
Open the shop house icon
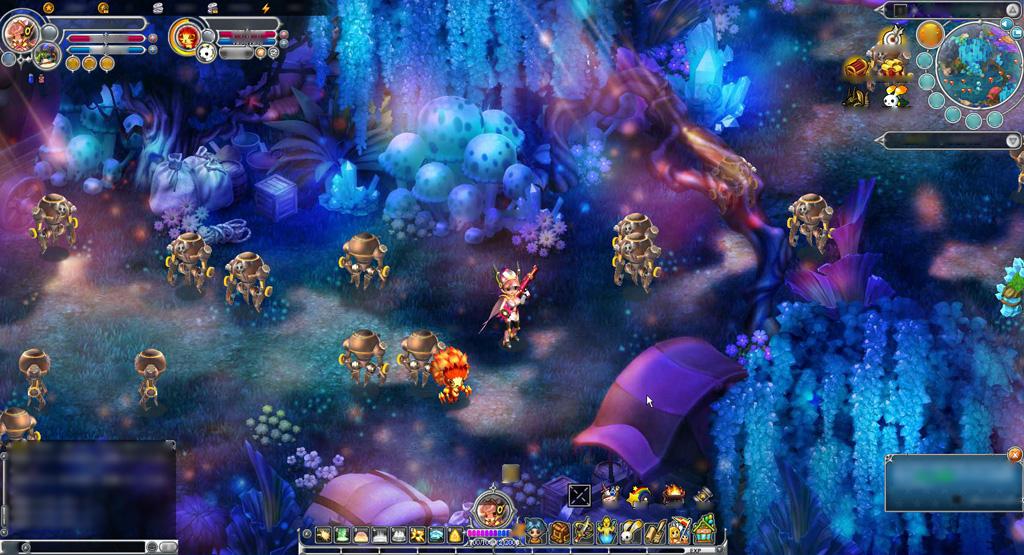click(705, 528)
